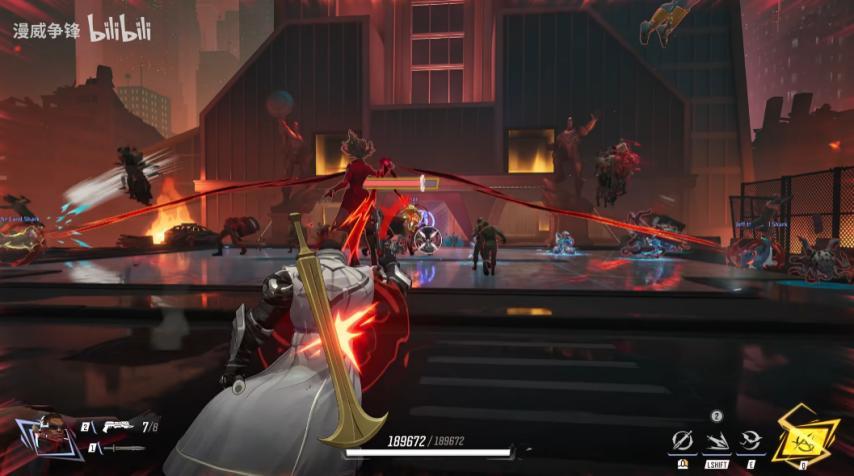Click the bilibili logo watermark
Screen dimensions: 854x476
pos(119,27)
